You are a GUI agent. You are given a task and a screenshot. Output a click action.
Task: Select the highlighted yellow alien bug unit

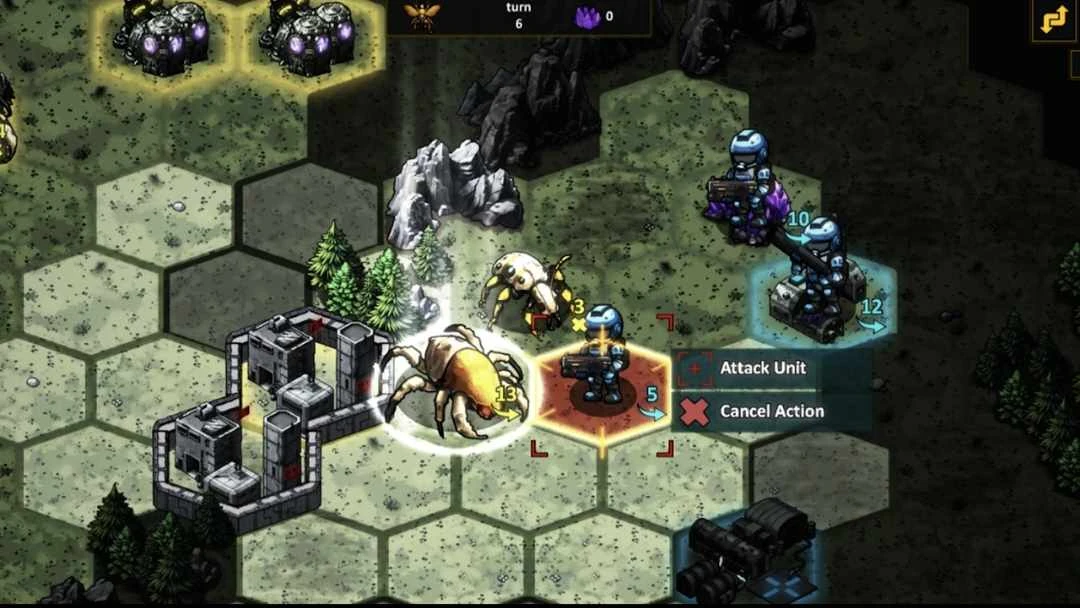tap(450, 385)
